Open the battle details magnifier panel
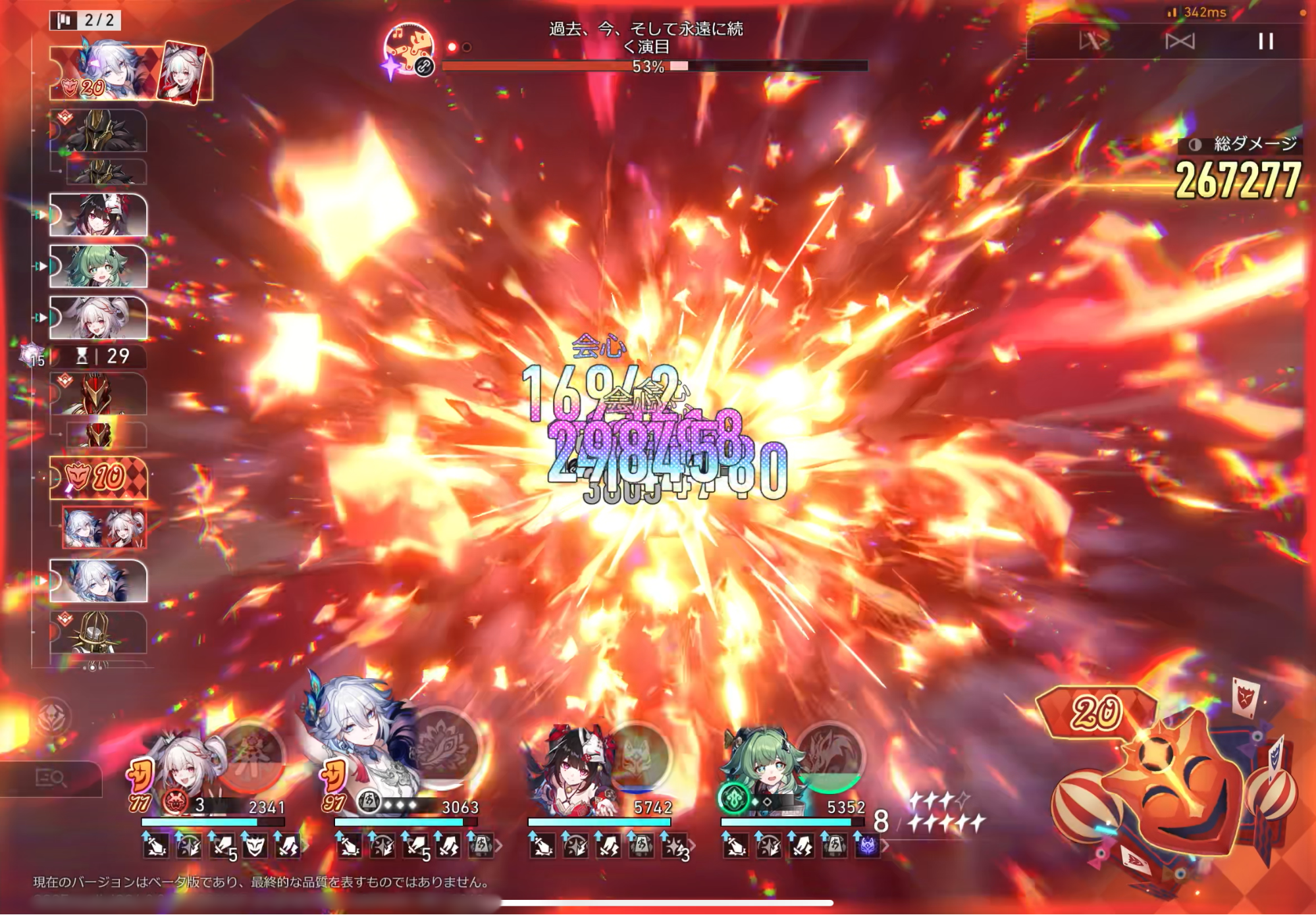The width and height of the screenshot is (1316, 915). [51, 778]
